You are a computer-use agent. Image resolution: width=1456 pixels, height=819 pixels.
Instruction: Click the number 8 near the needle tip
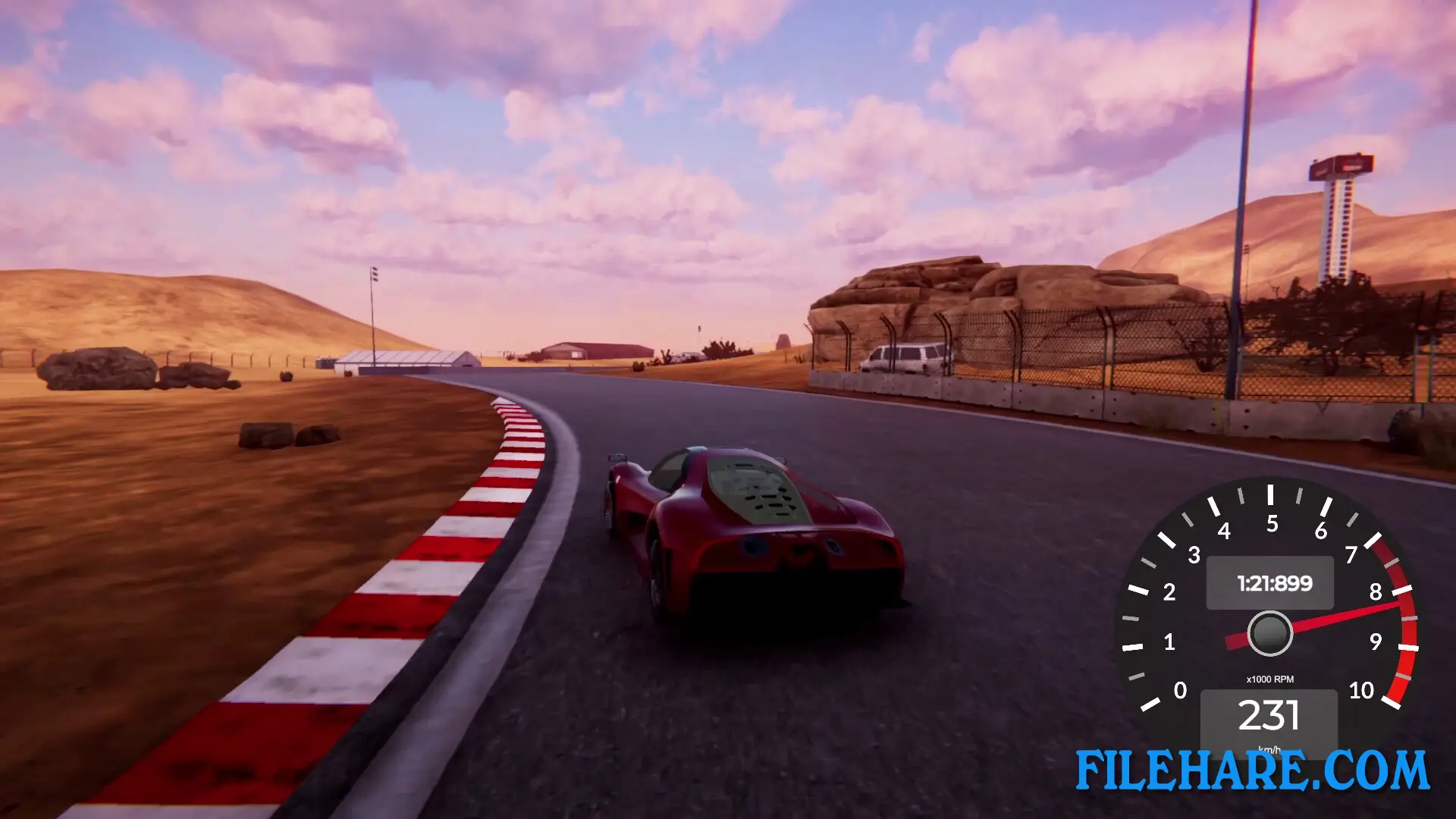point(1376,591)
